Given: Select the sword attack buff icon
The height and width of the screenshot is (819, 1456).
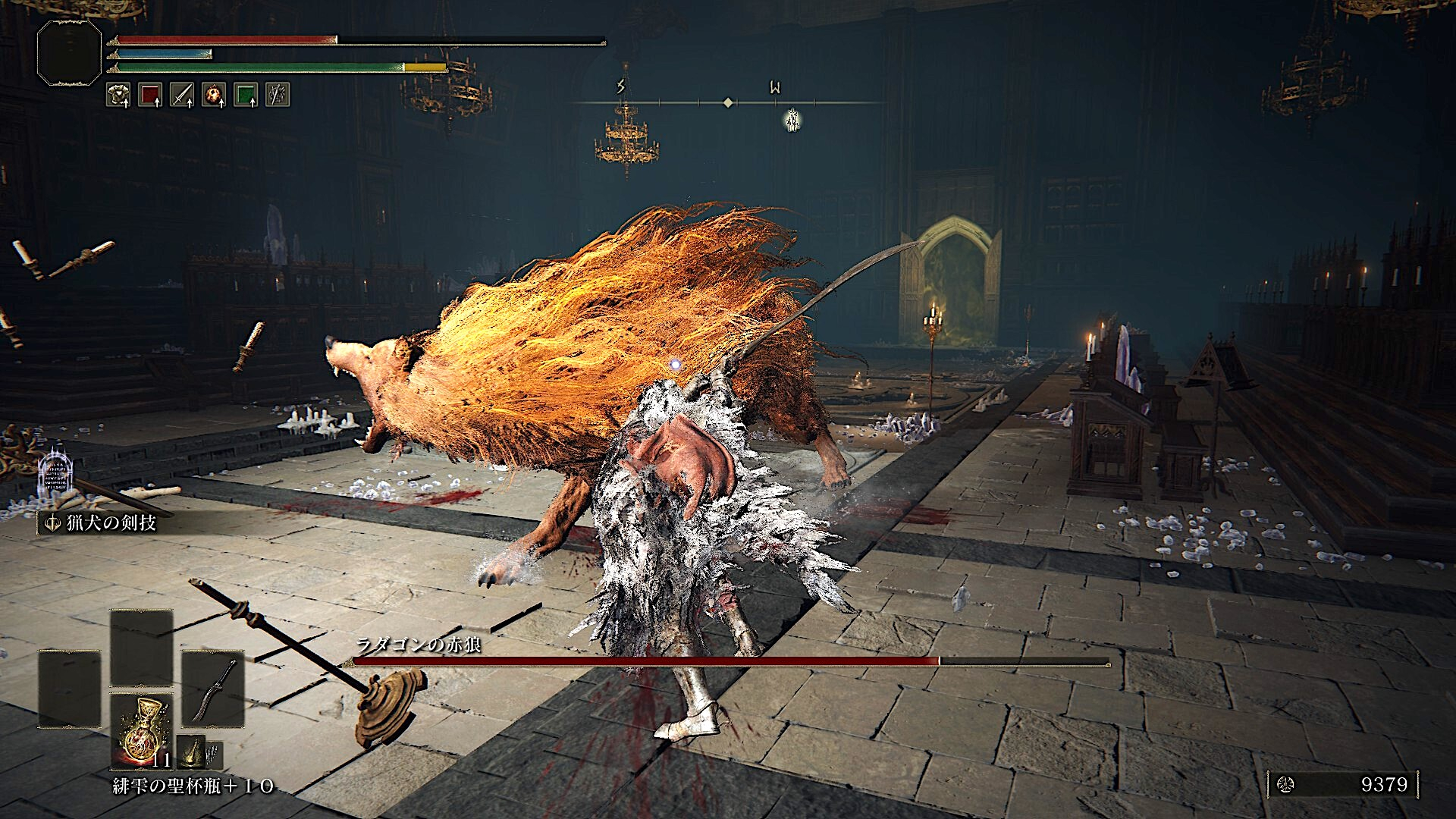Looking at the screenshot, I should pos(181,95).
